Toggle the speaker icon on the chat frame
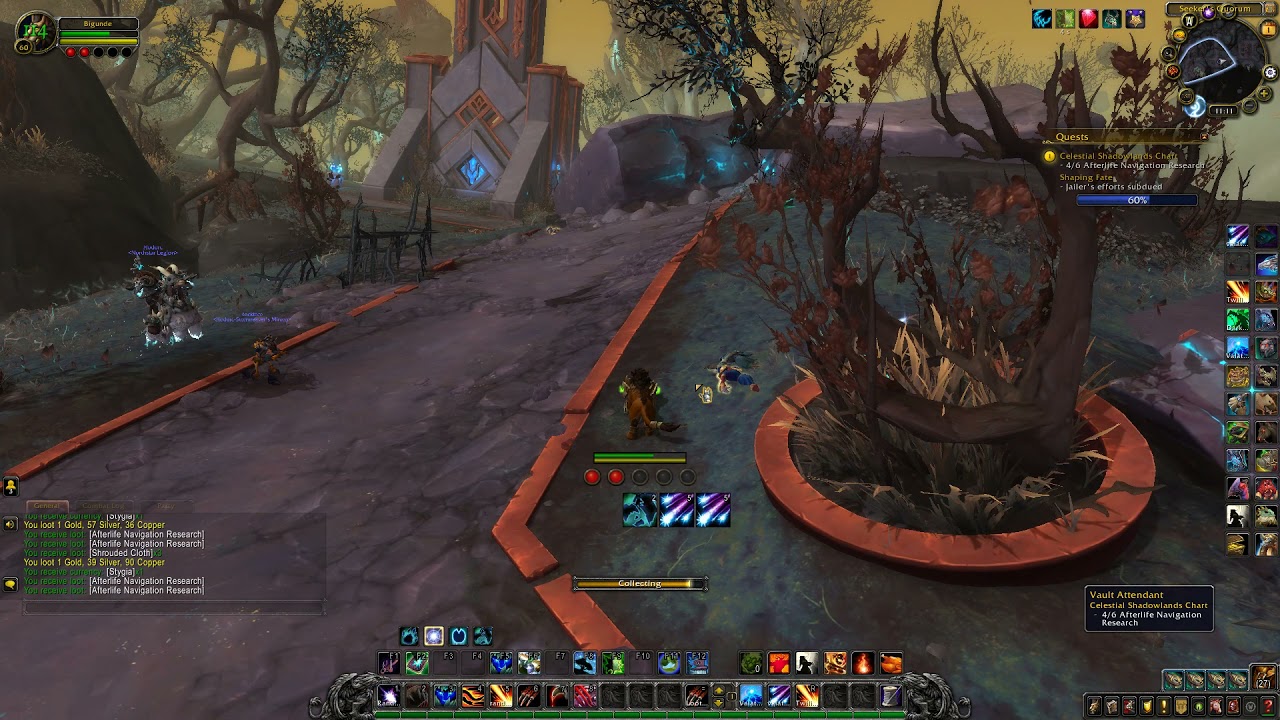 point(10,524)
